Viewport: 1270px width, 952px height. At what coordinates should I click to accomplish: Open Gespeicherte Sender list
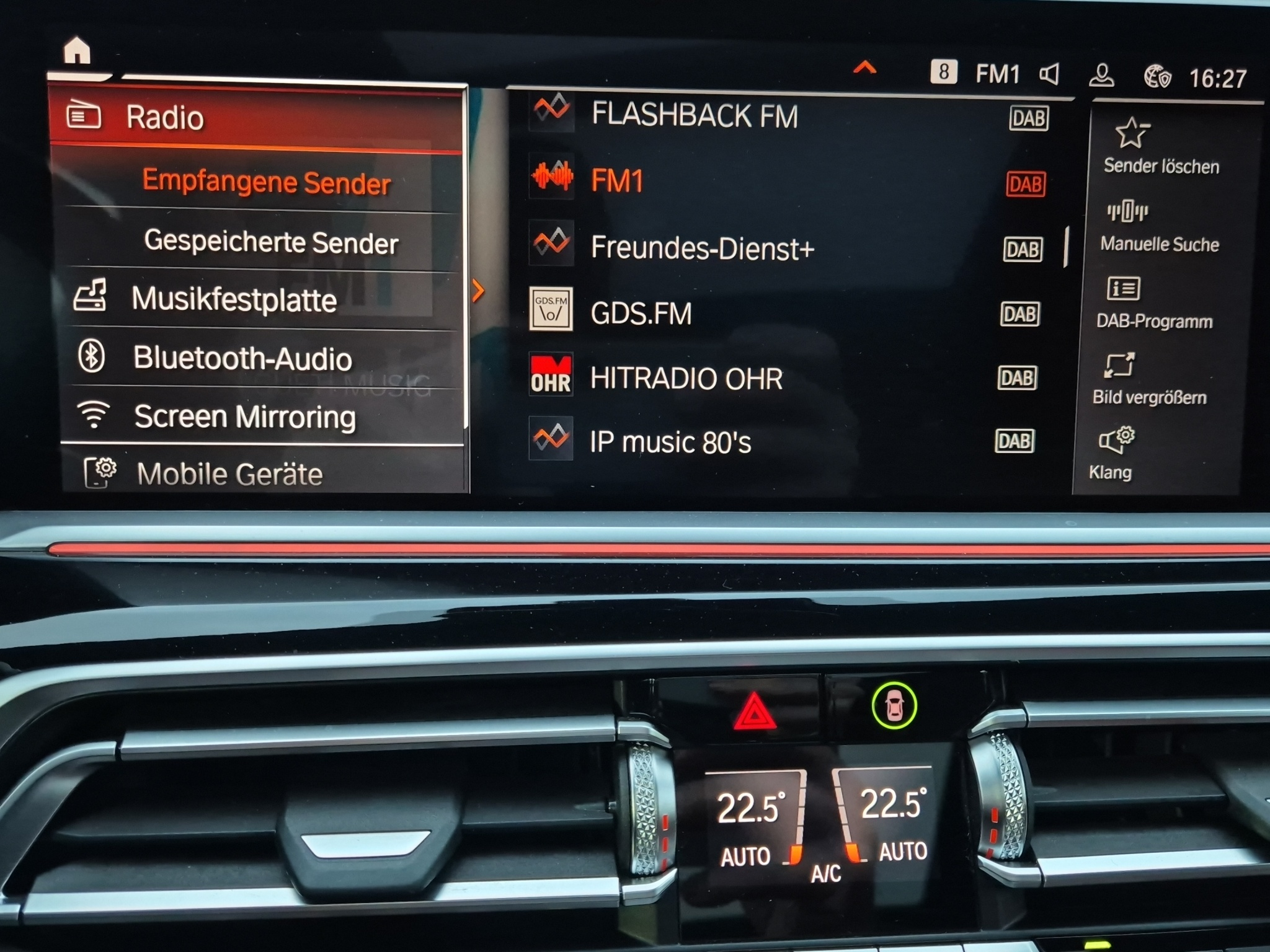coord(270,241)
